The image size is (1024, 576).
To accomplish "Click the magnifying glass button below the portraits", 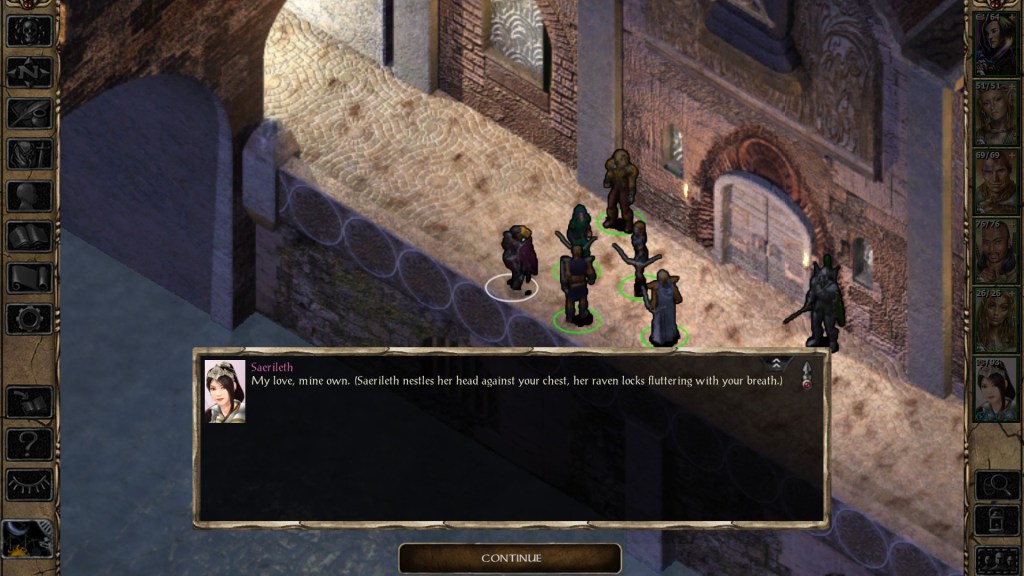I will [996, 485].
